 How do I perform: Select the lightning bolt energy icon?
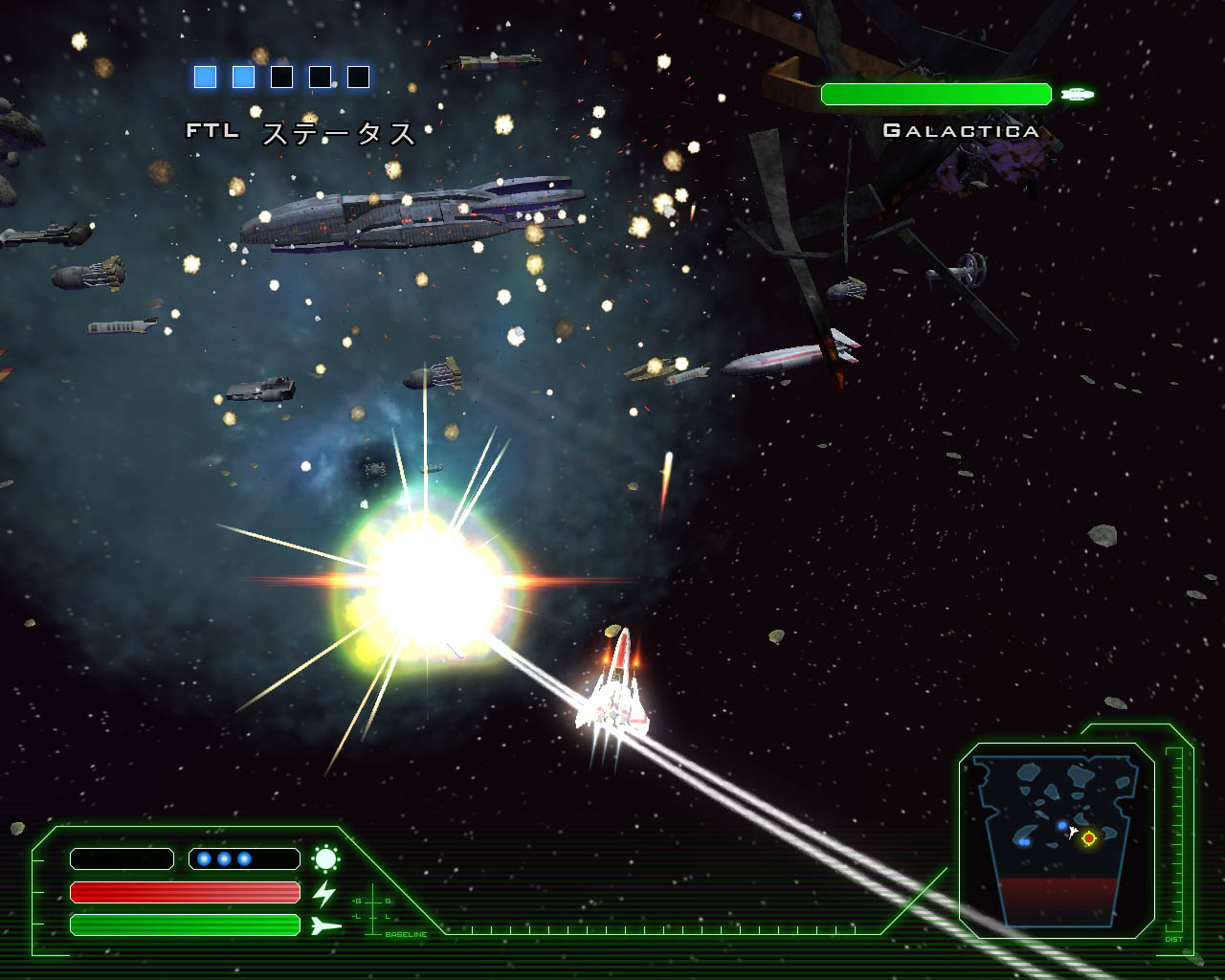(x=325, y=893)
